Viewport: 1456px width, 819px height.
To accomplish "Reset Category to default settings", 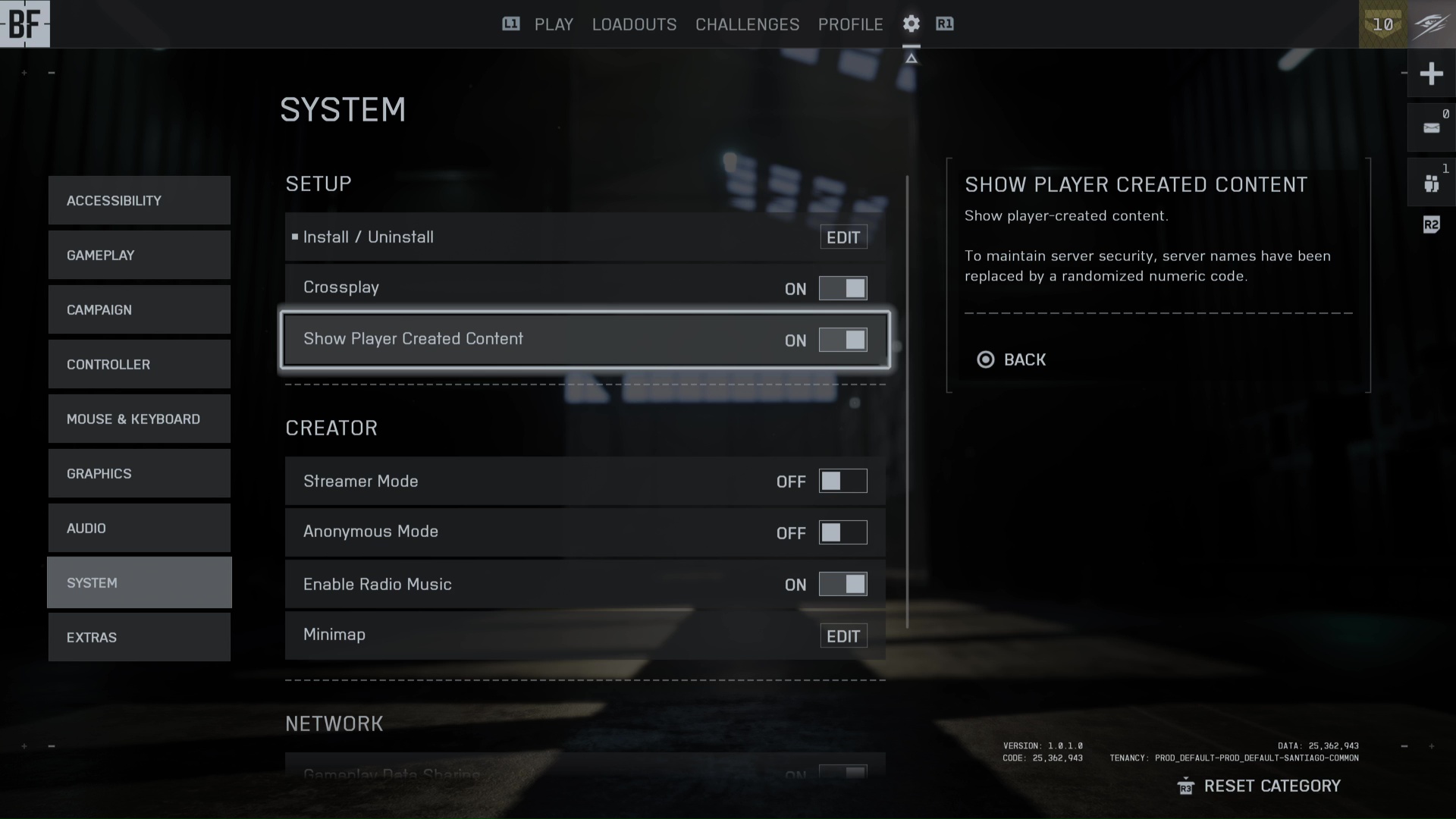I will coord(1271,786).
